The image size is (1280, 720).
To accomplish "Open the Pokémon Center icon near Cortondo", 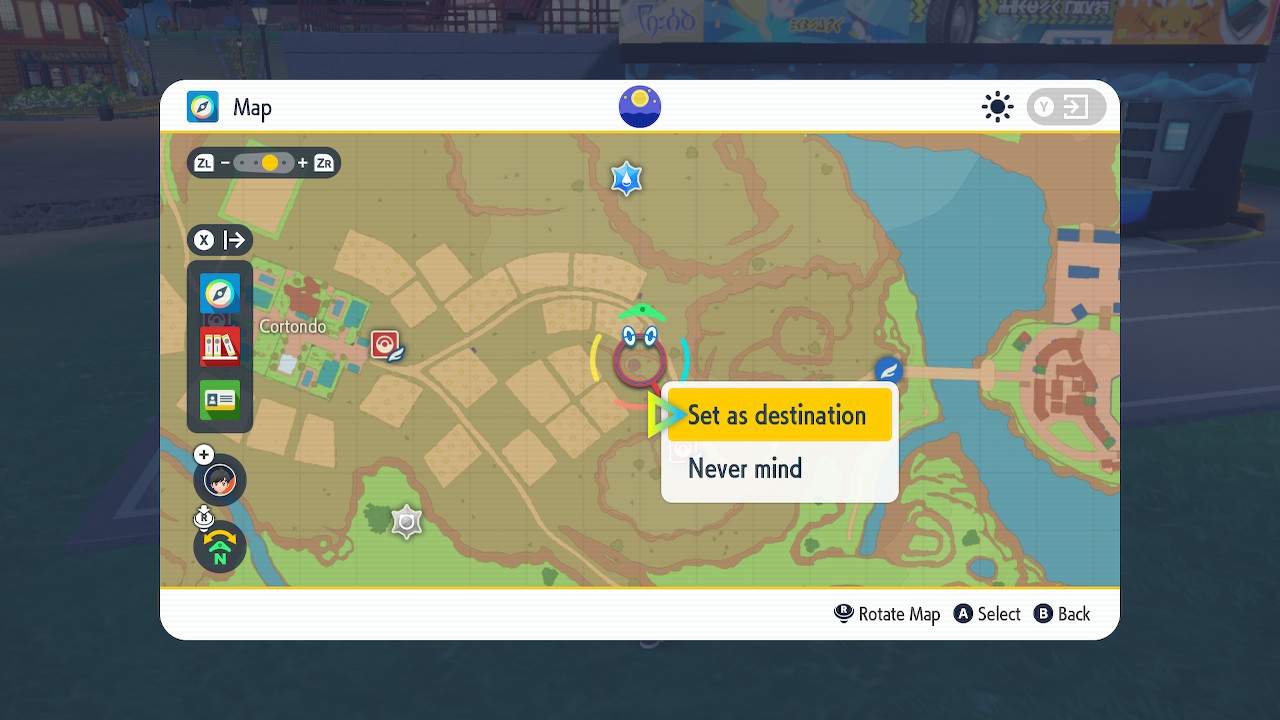I will (385, 343).
